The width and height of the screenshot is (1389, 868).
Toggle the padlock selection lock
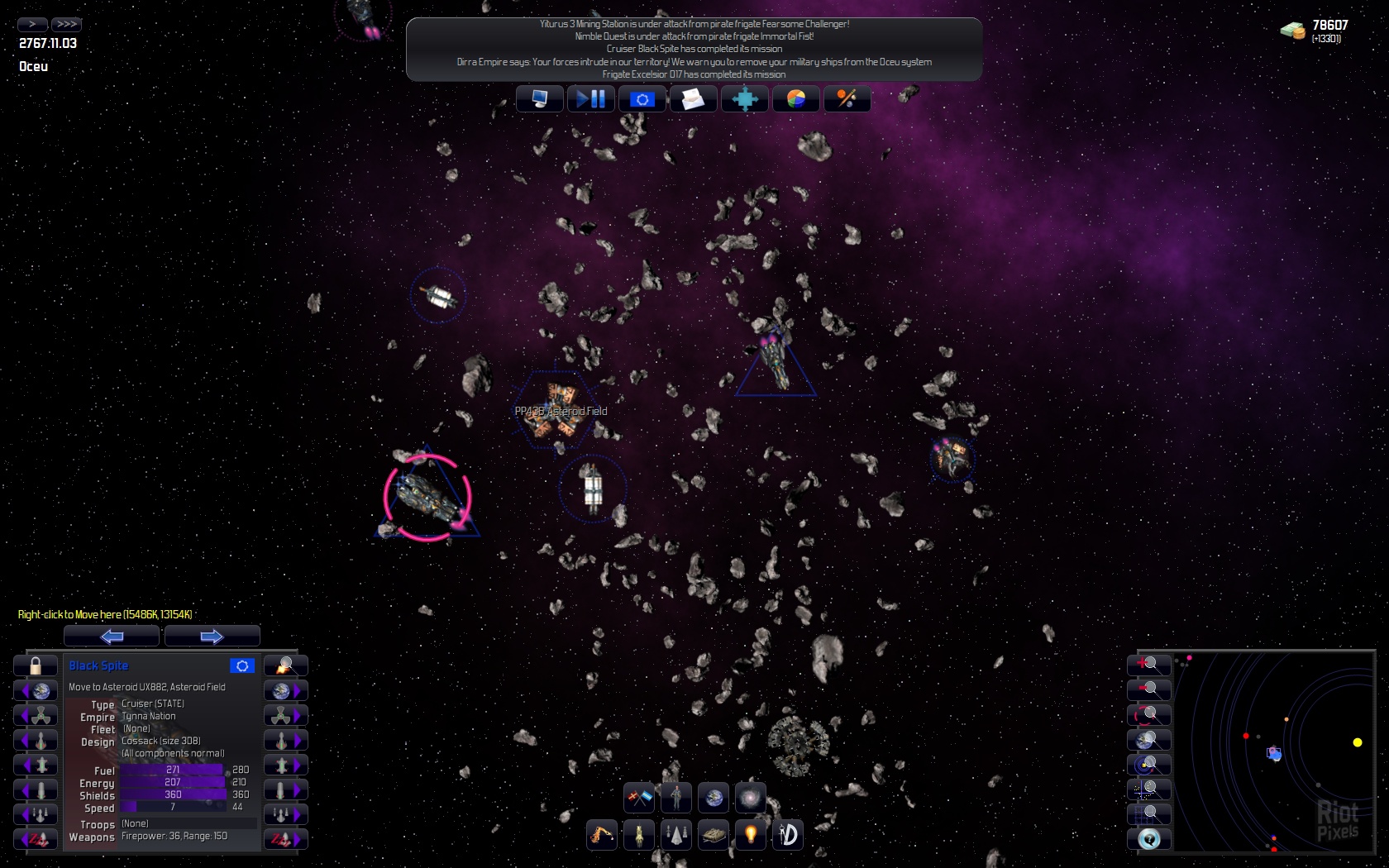click(x=36, y=665)
